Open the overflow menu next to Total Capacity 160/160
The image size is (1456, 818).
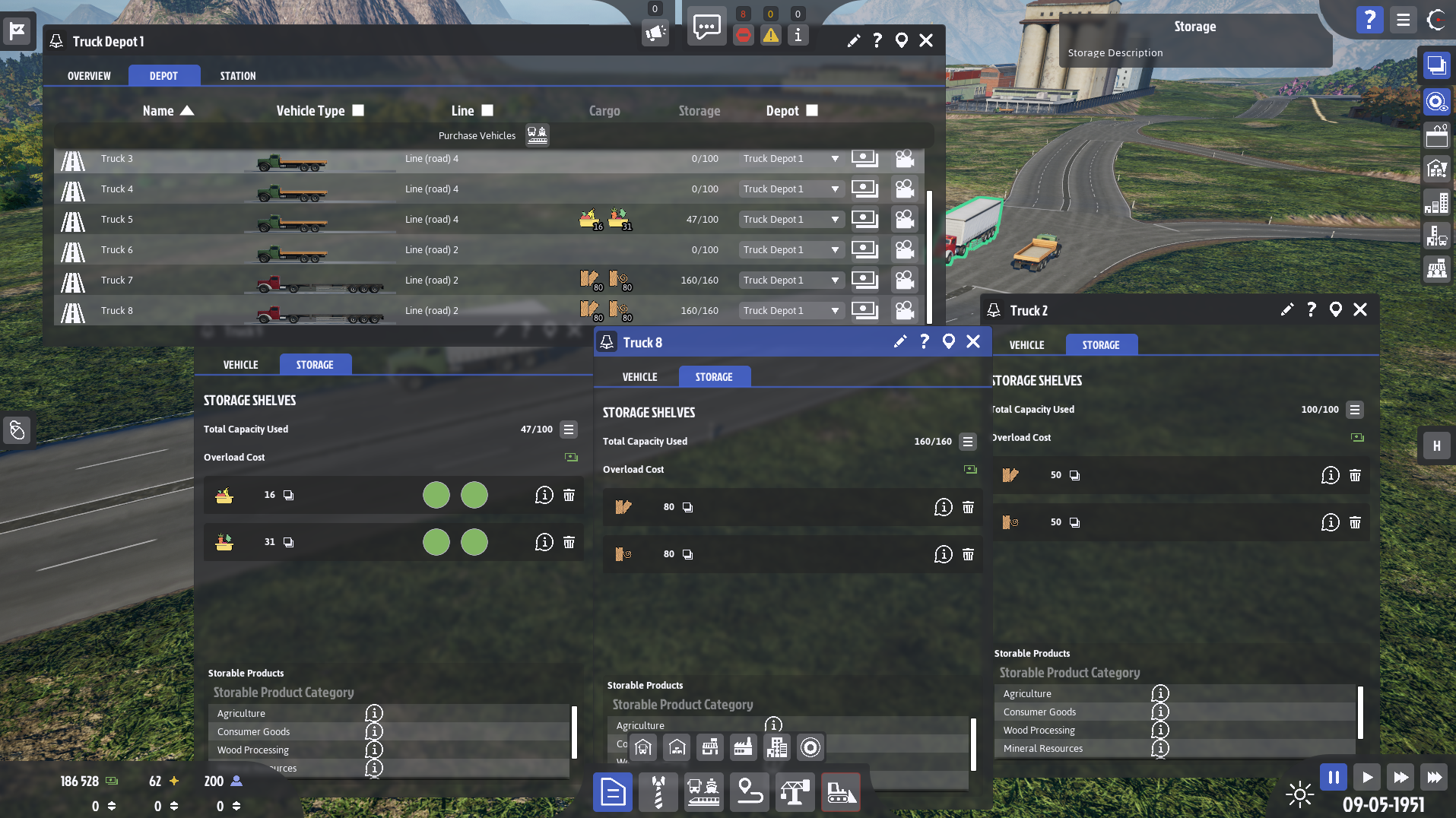pyautogui.click(x=968, y=442)
